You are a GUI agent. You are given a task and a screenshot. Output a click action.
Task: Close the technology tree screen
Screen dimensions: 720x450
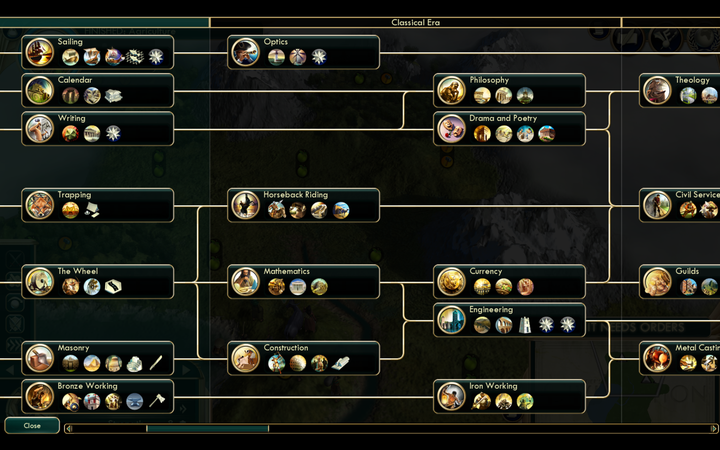click(x=32, y=425)
